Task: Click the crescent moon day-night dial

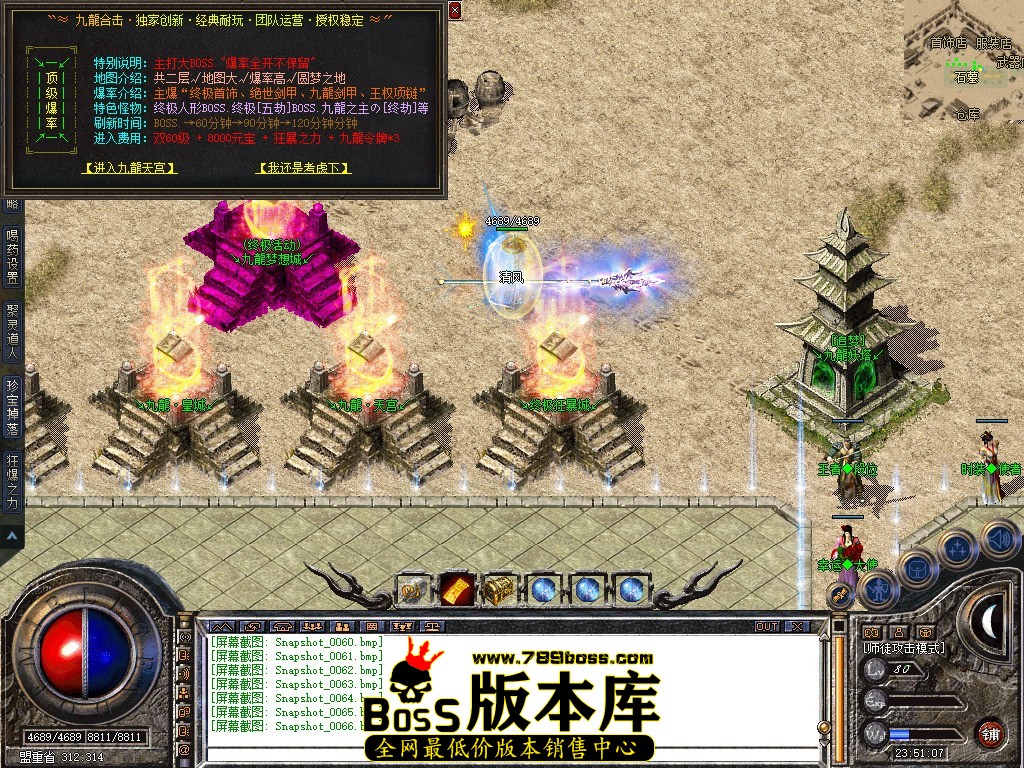Action: pos(991,620)
